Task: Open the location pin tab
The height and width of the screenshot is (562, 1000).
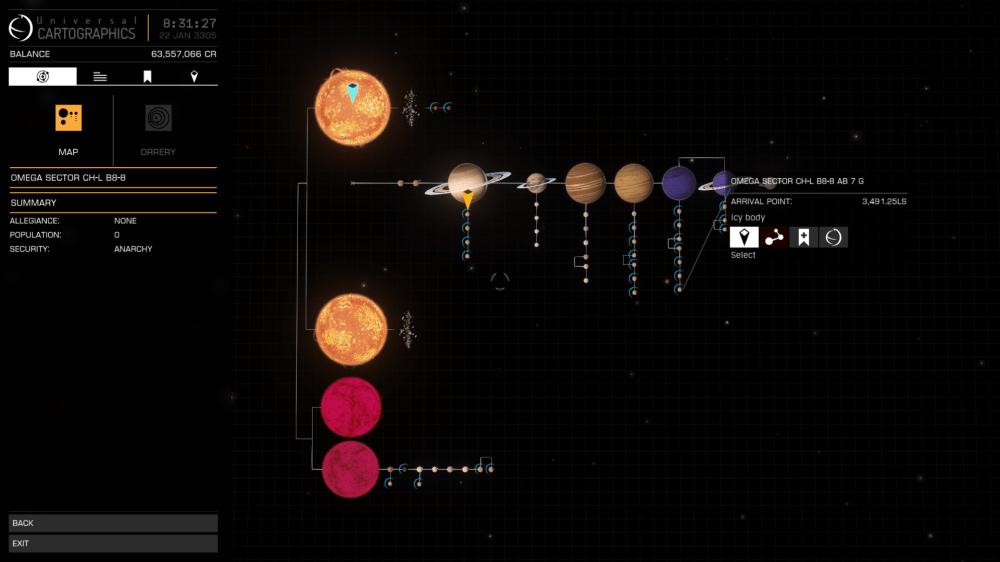Action: (x=194, y=77)
